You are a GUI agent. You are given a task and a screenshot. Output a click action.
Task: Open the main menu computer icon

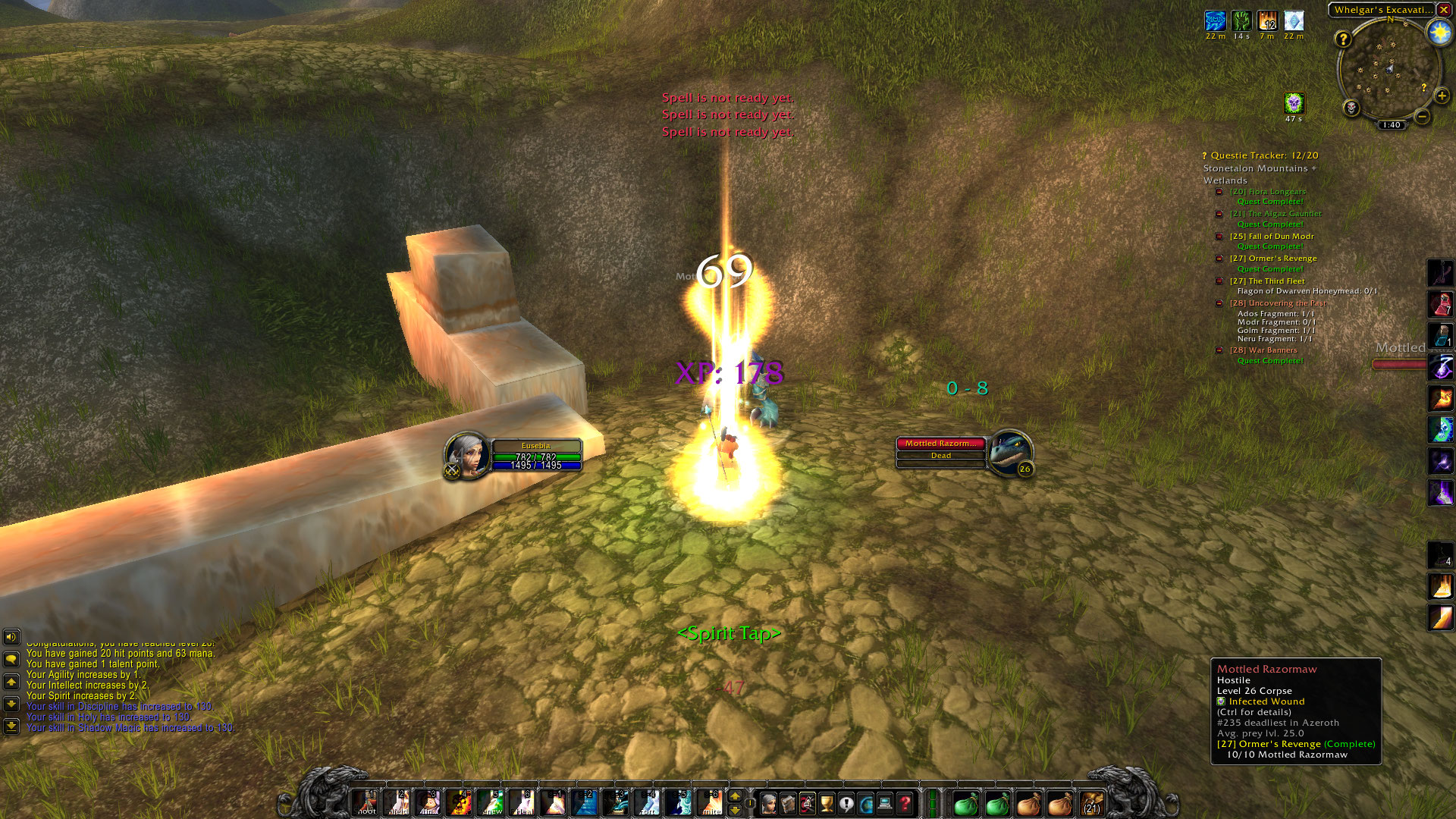[x=885, y=803]
